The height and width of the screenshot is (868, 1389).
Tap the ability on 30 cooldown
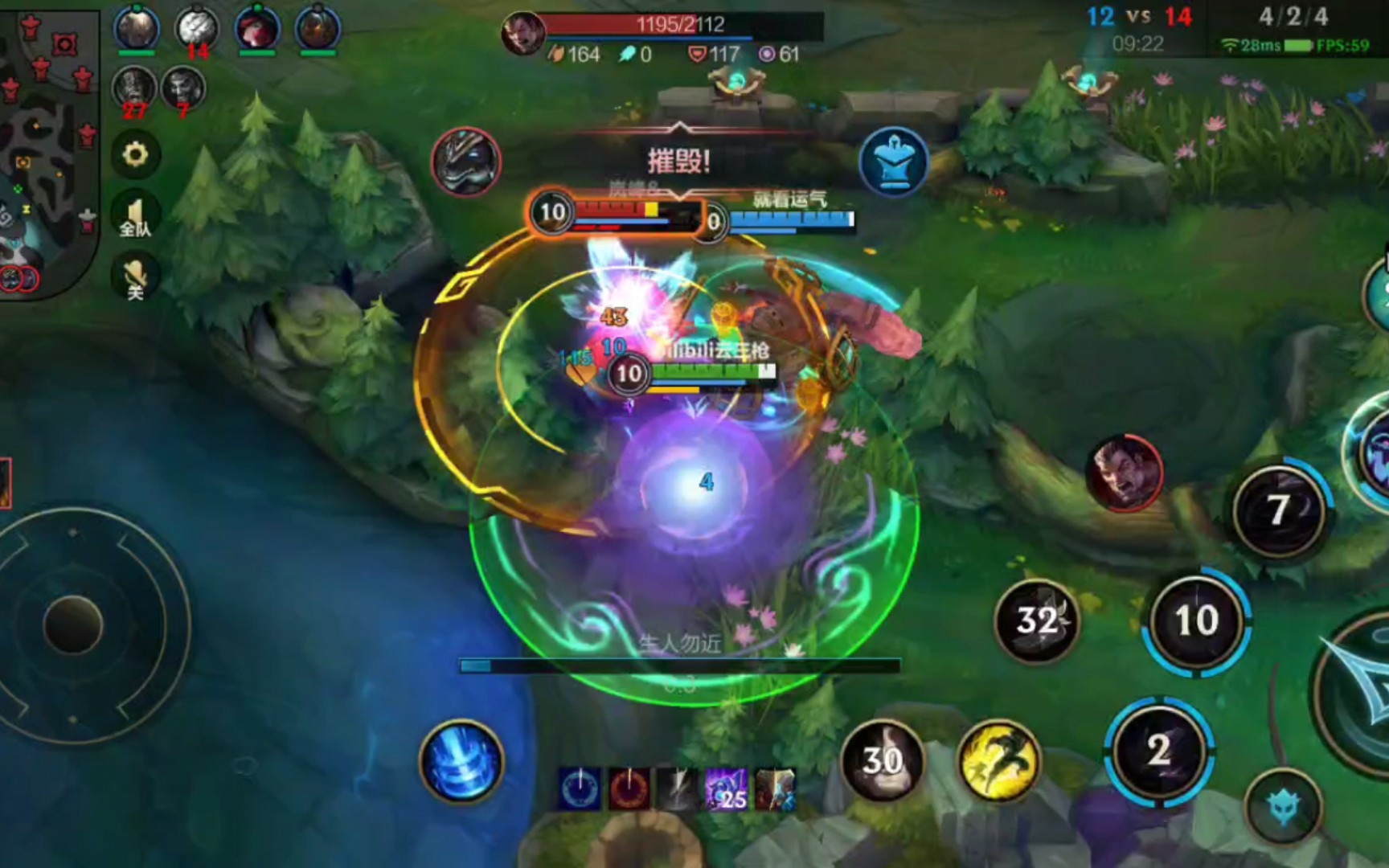pos(882,759)
